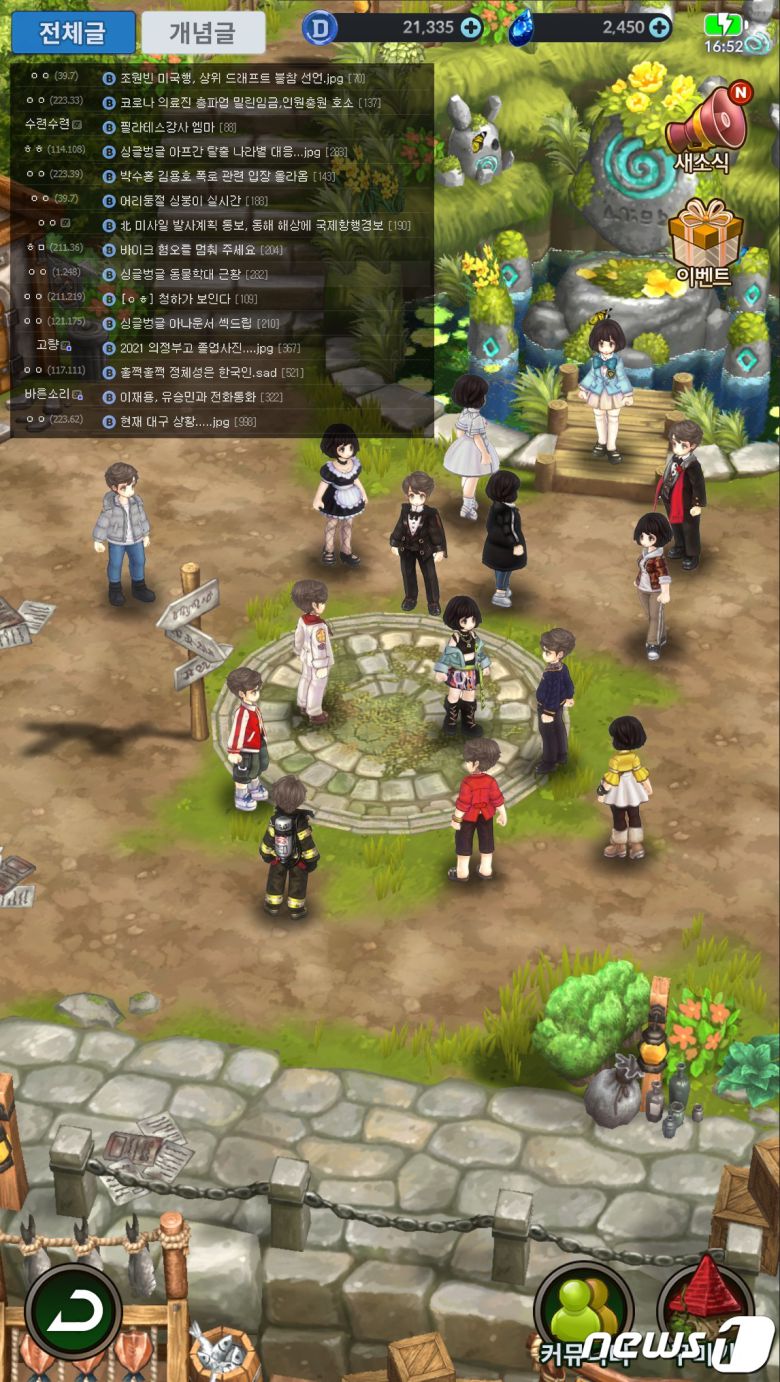Open the community button with green figures
The width and height of the screenshot is (780, 1382).
[582, 1311]
